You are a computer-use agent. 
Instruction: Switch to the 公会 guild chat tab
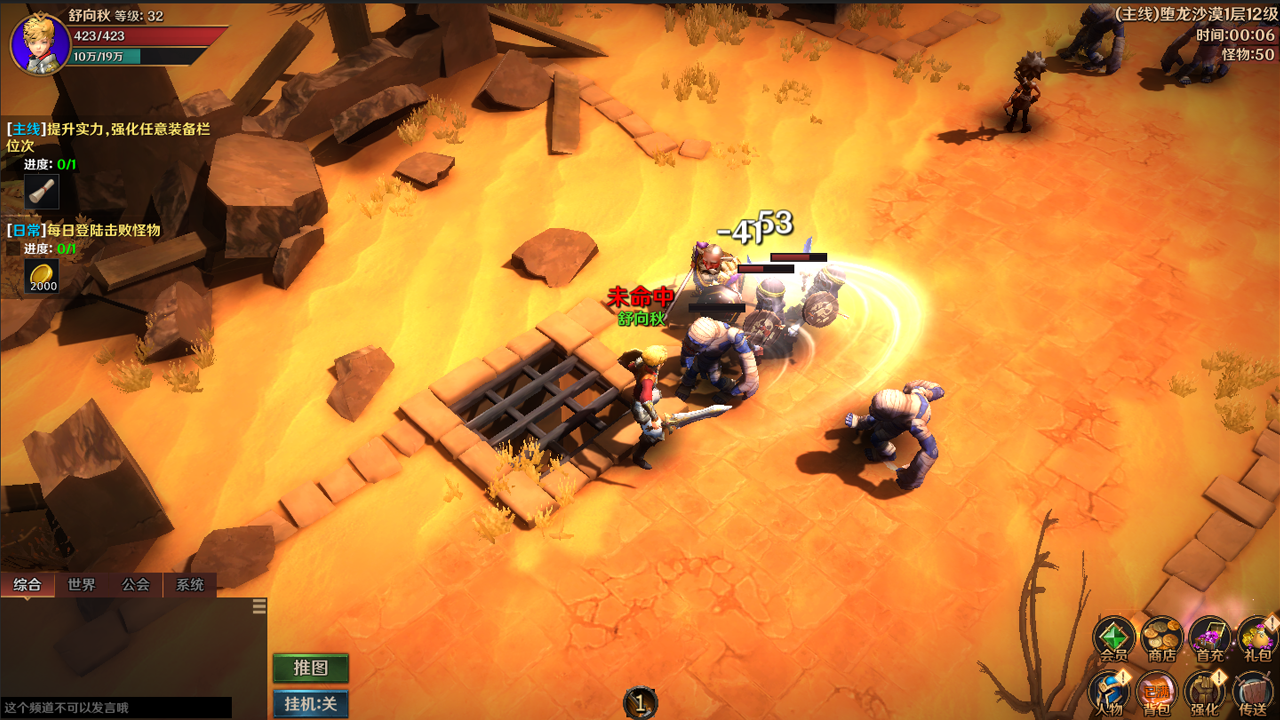click(x=136, y=585)
